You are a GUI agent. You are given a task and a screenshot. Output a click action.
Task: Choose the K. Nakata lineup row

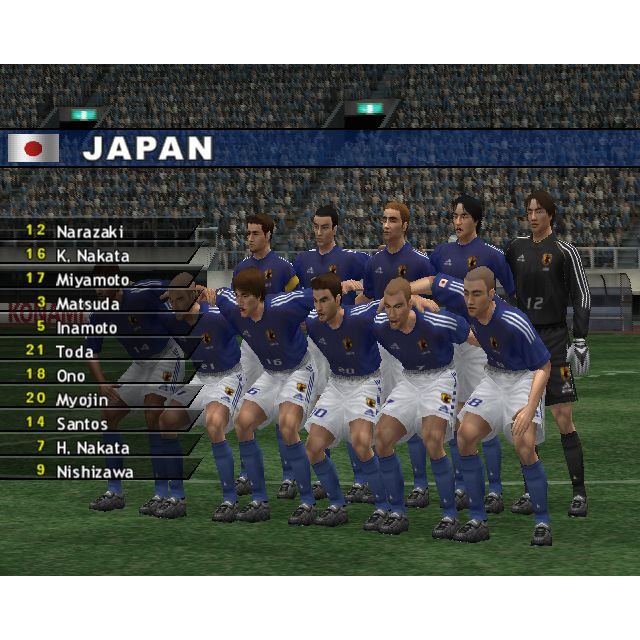pos(92,255)
